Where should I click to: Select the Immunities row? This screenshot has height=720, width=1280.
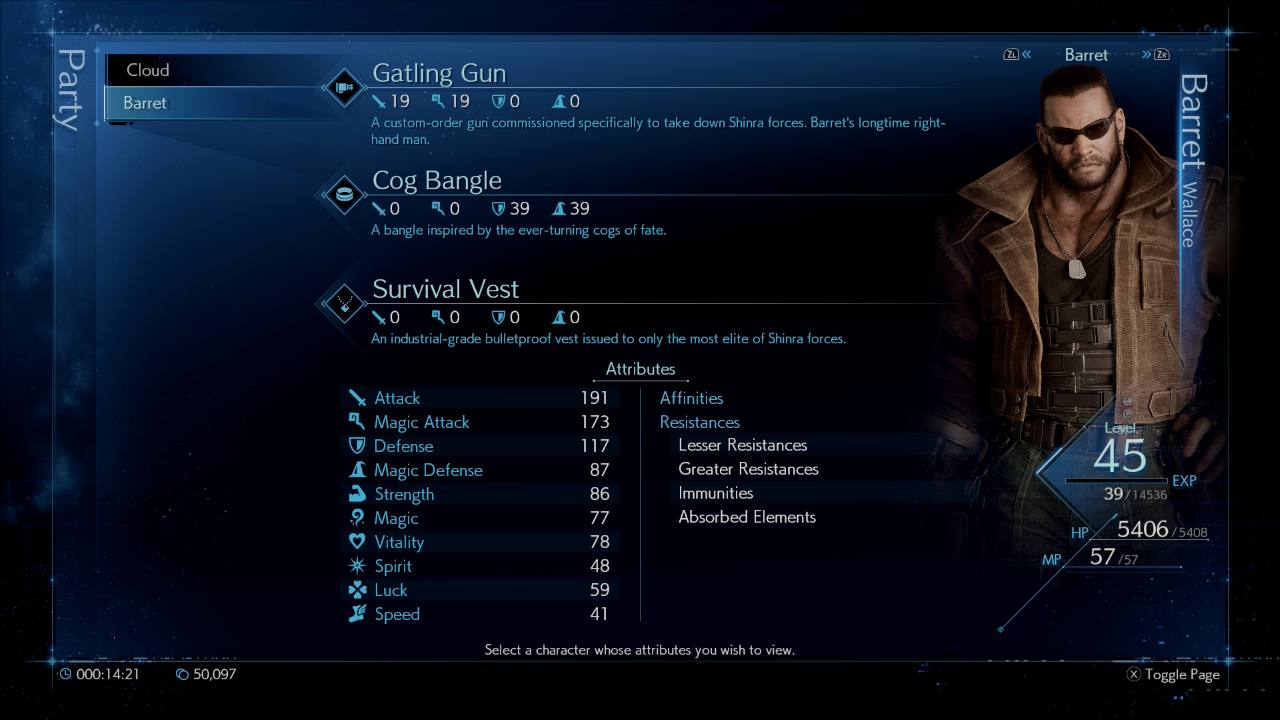[716, 493]
